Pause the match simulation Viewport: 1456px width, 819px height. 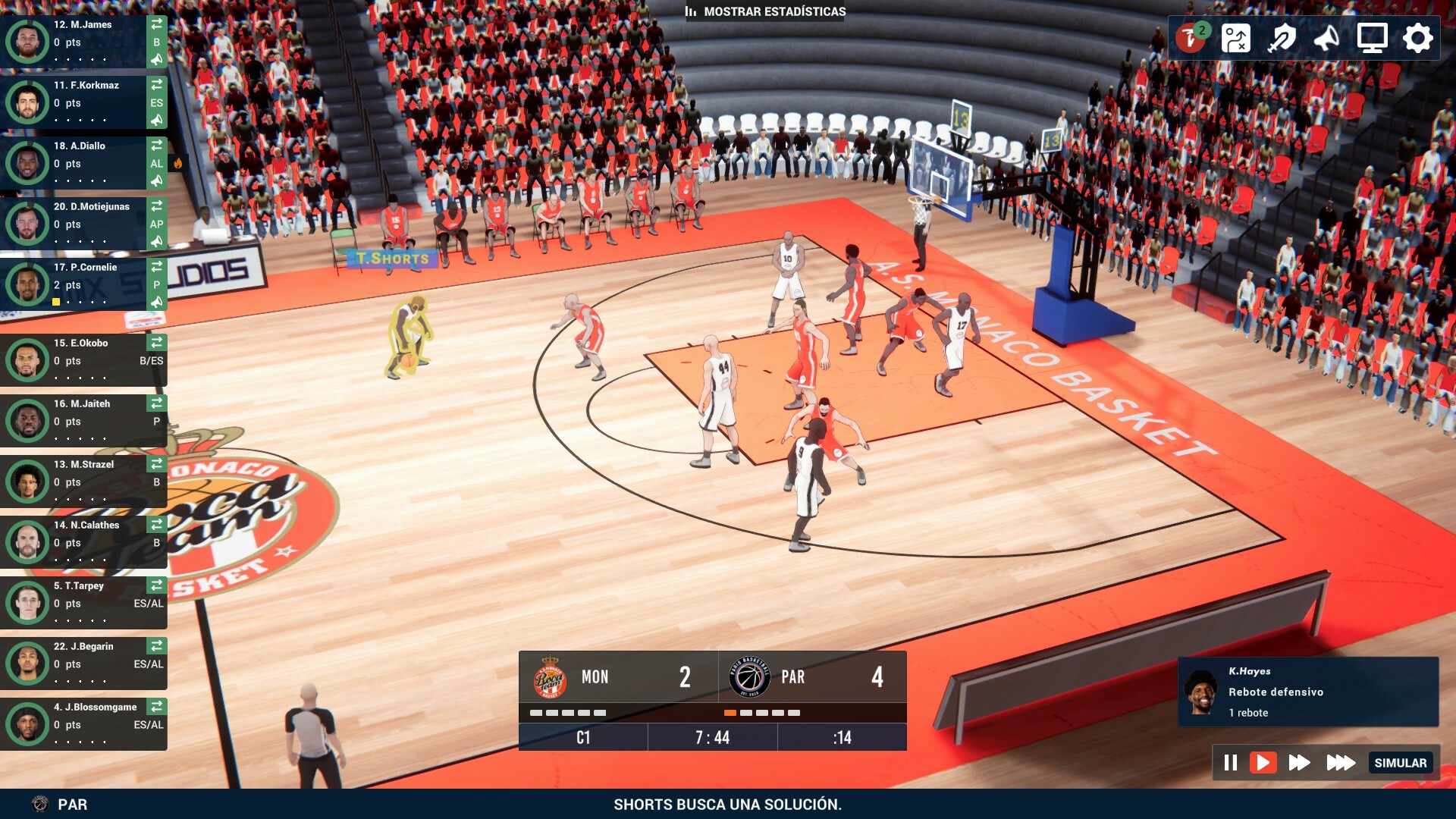[x=1231, y=762]
